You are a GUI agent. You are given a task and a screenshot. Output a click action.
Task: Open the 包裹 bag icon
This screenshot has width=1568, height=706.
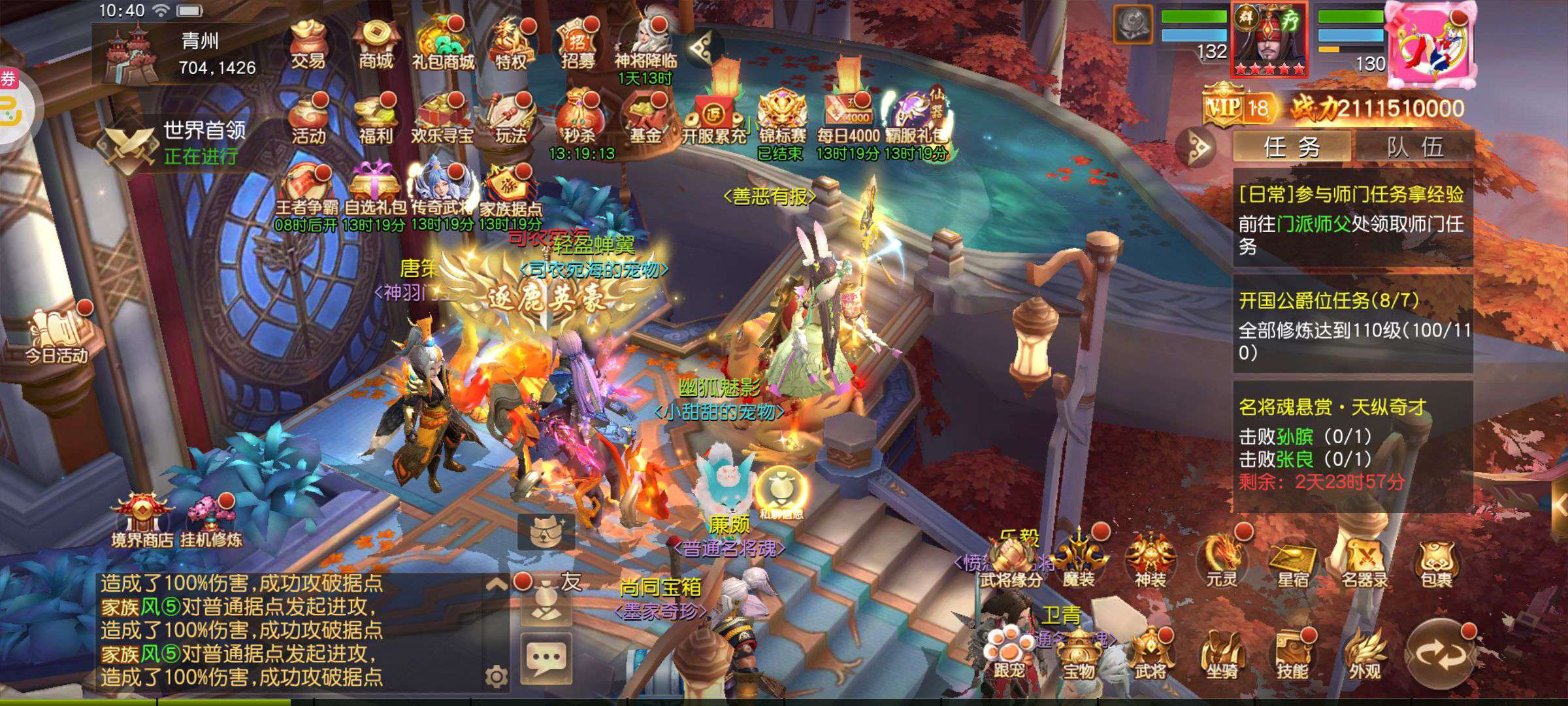tap(1435, 562)
